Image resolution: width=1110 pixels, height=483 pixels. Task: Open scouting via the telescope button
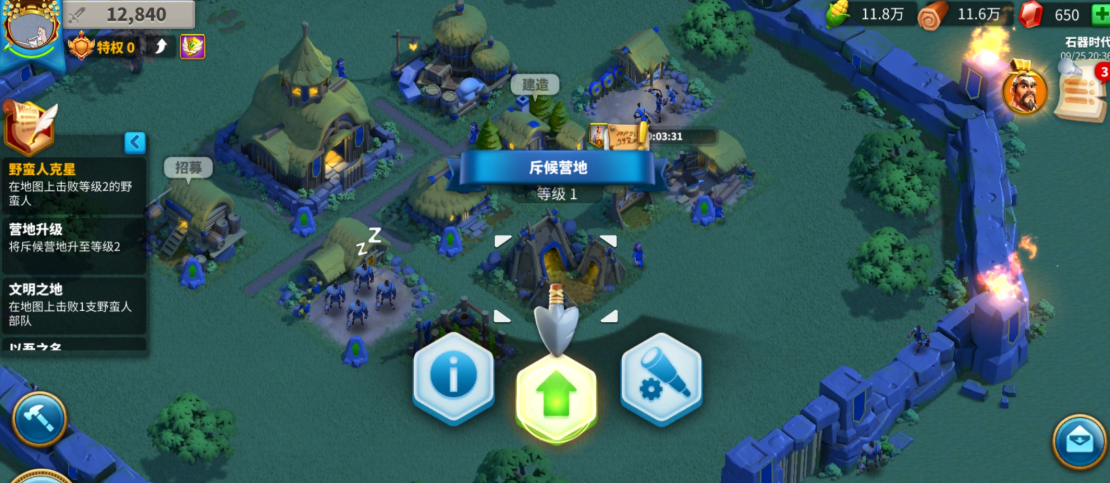660,378
